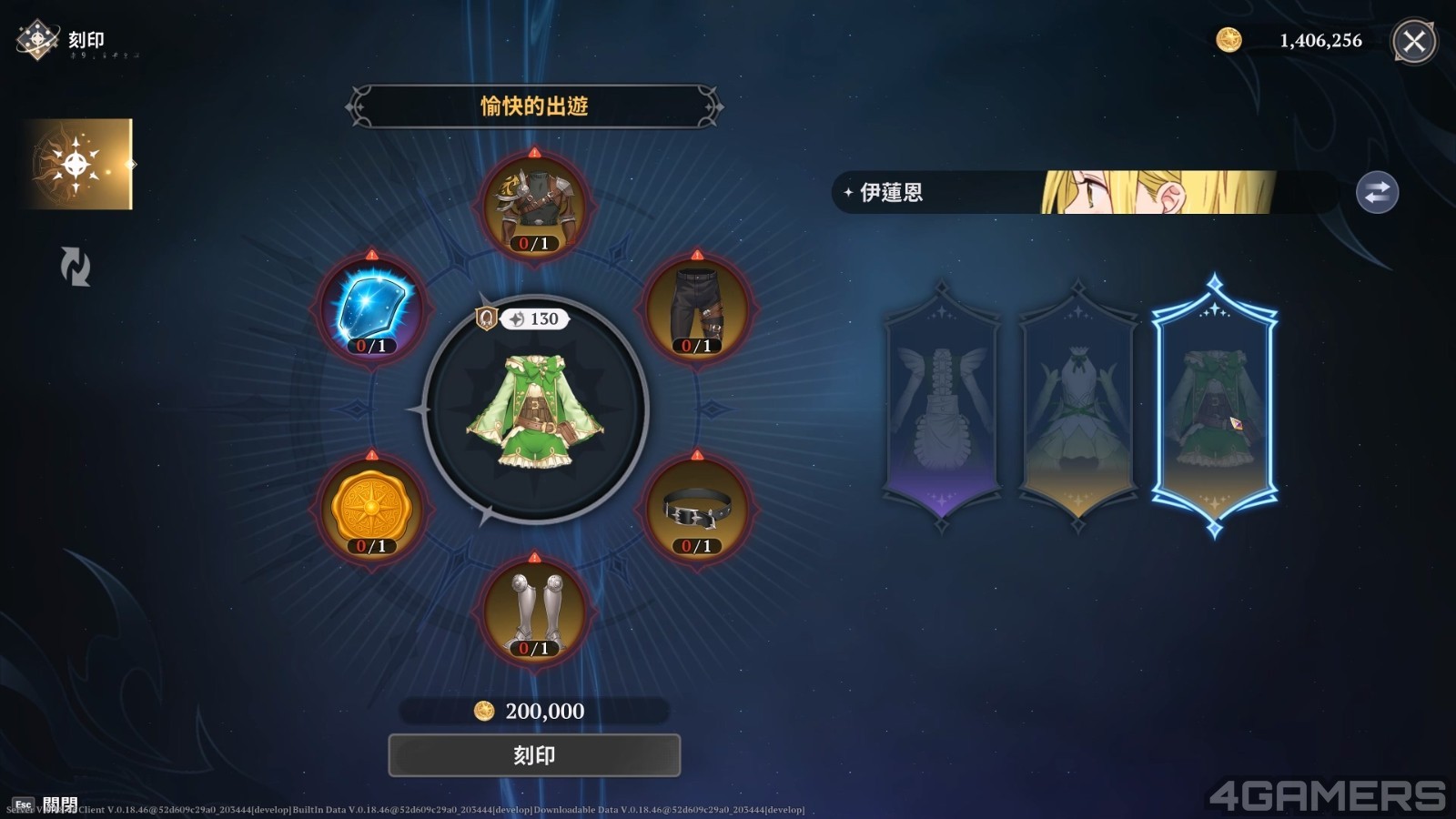Open the golden compass engraving tab

[78, 165]
